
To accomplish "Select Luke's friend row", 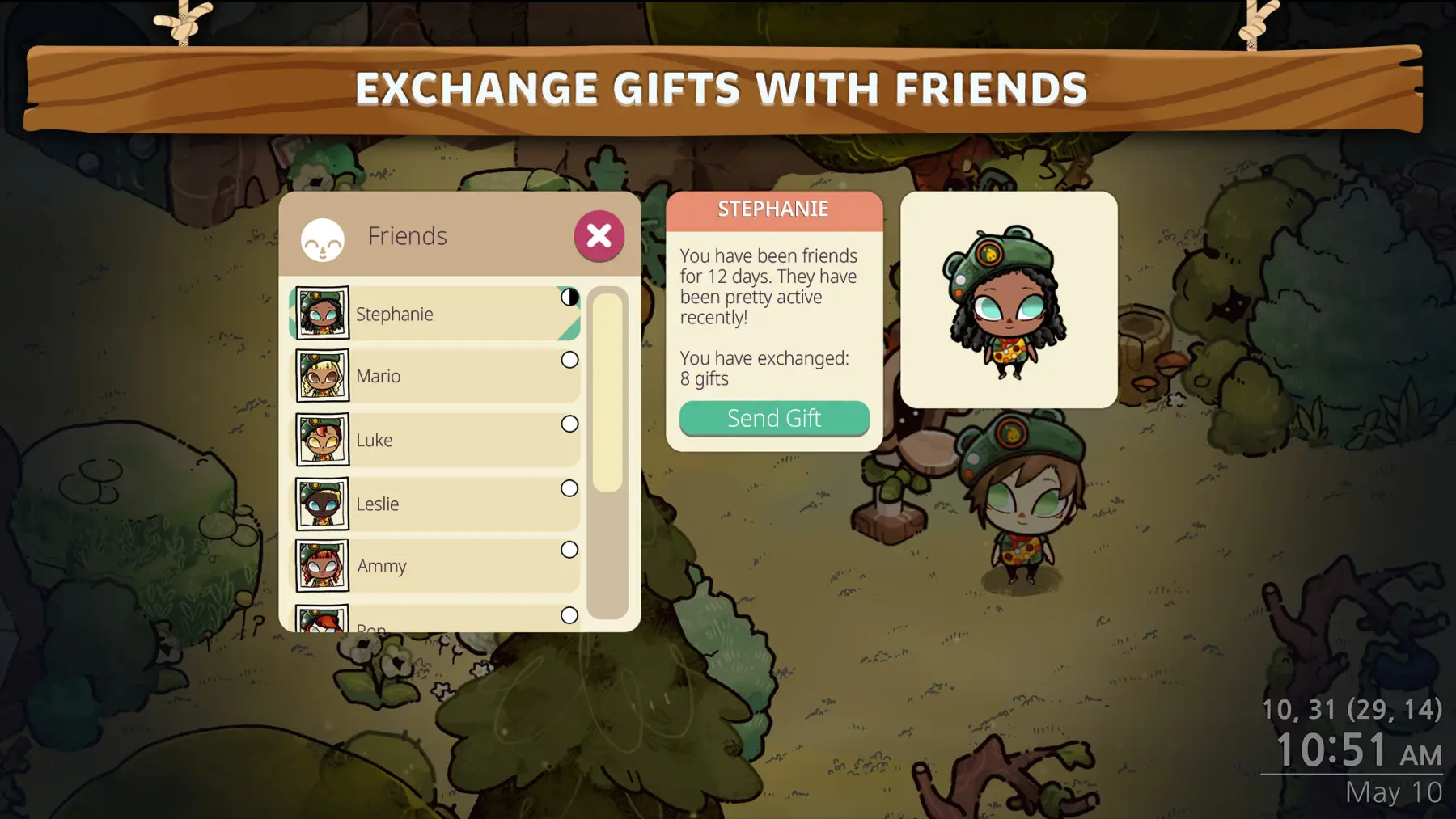I will 435,440.
